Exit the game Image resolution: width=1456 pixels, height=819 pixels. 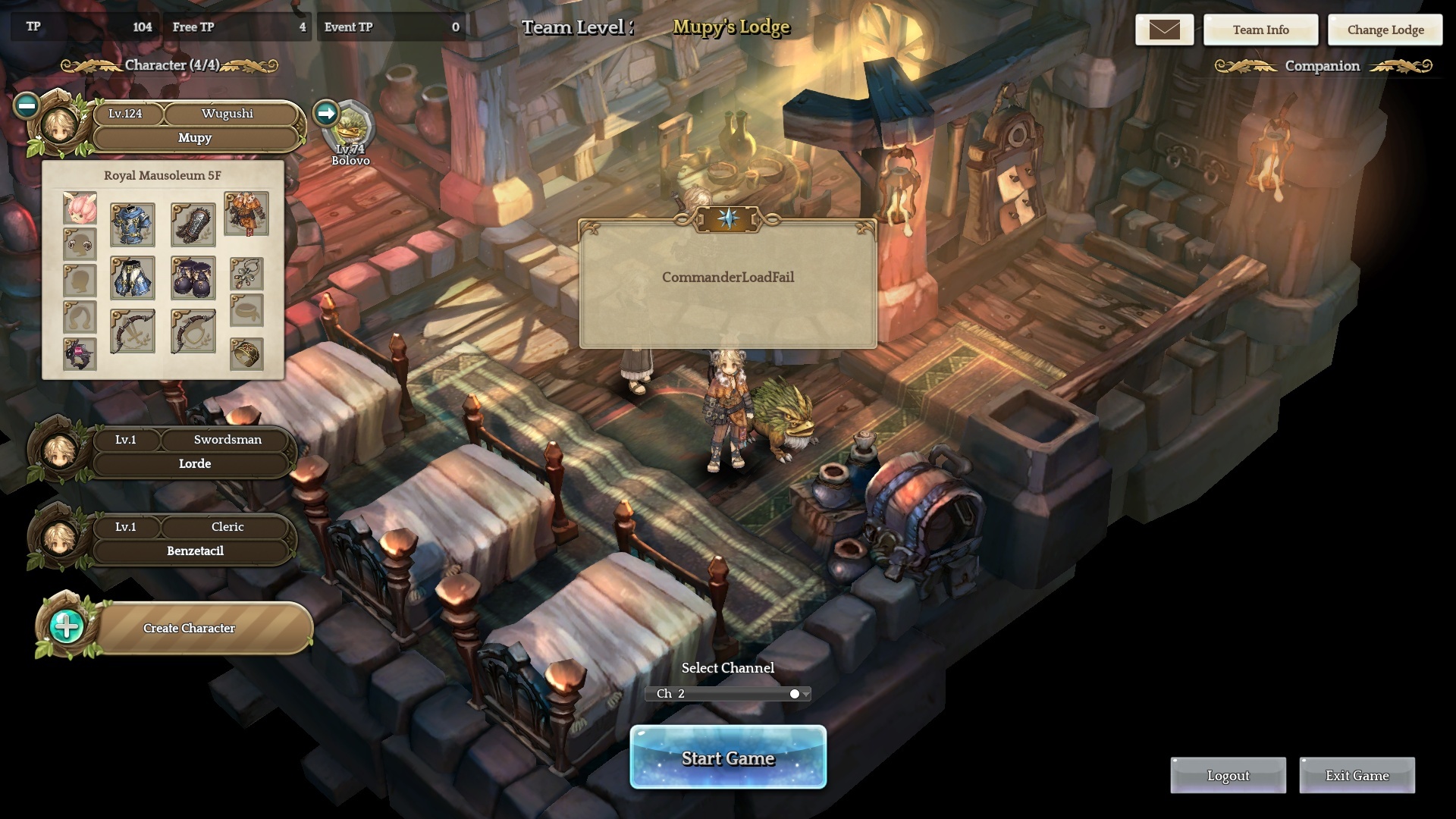point(1357,775)
